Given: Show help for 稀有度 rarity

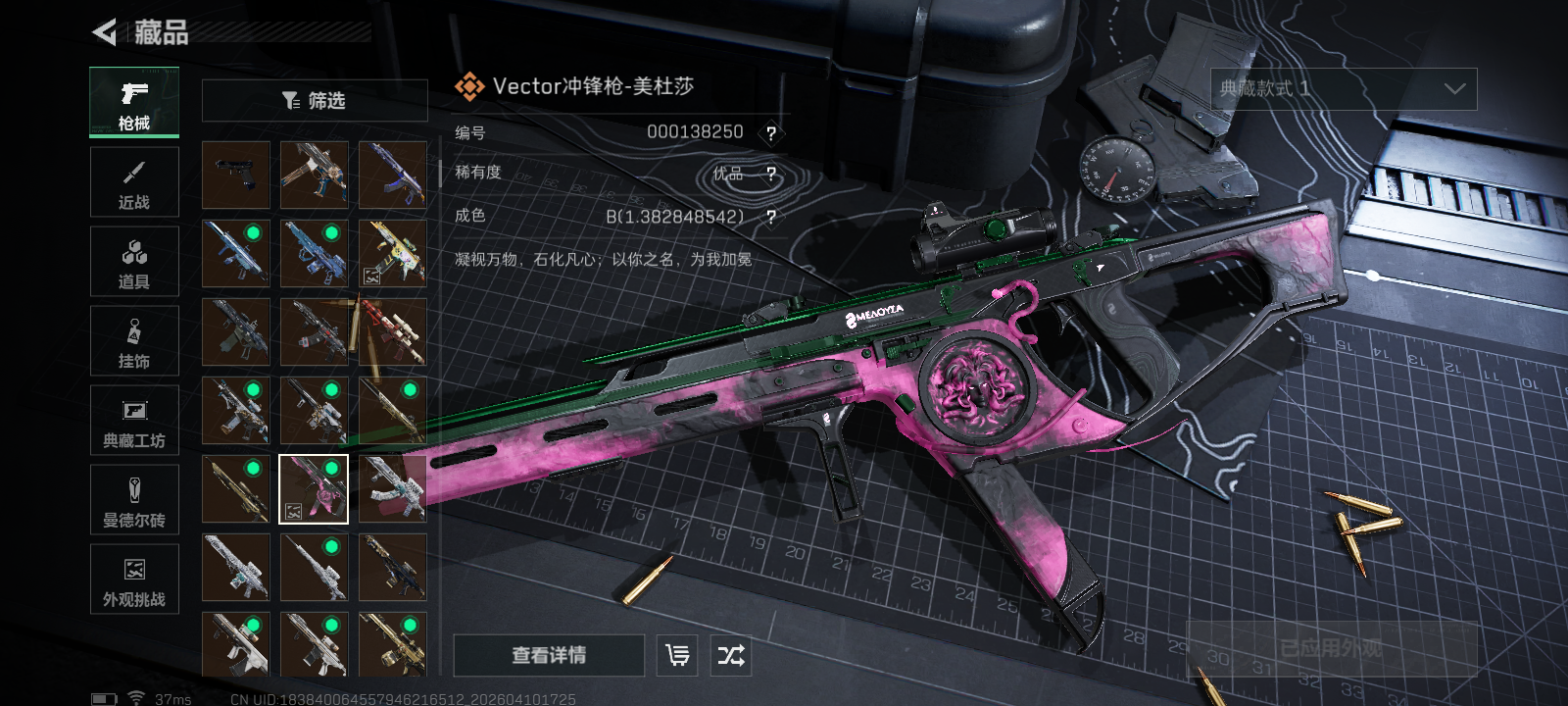Looking at the screenshot, I should (771, 175).
